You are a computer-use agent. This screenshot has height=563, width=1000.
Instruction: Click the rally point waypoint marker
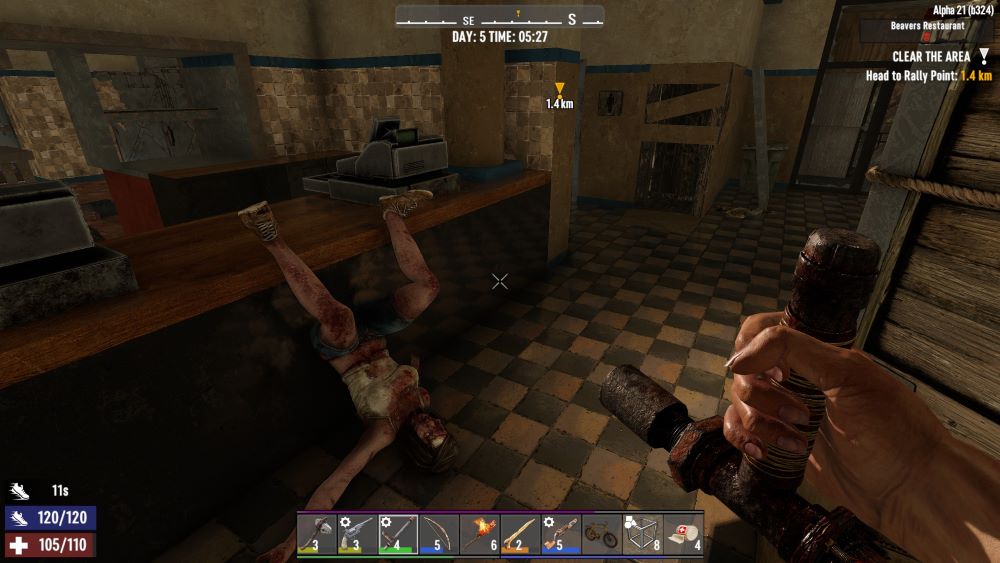click(x=559, y=89)
